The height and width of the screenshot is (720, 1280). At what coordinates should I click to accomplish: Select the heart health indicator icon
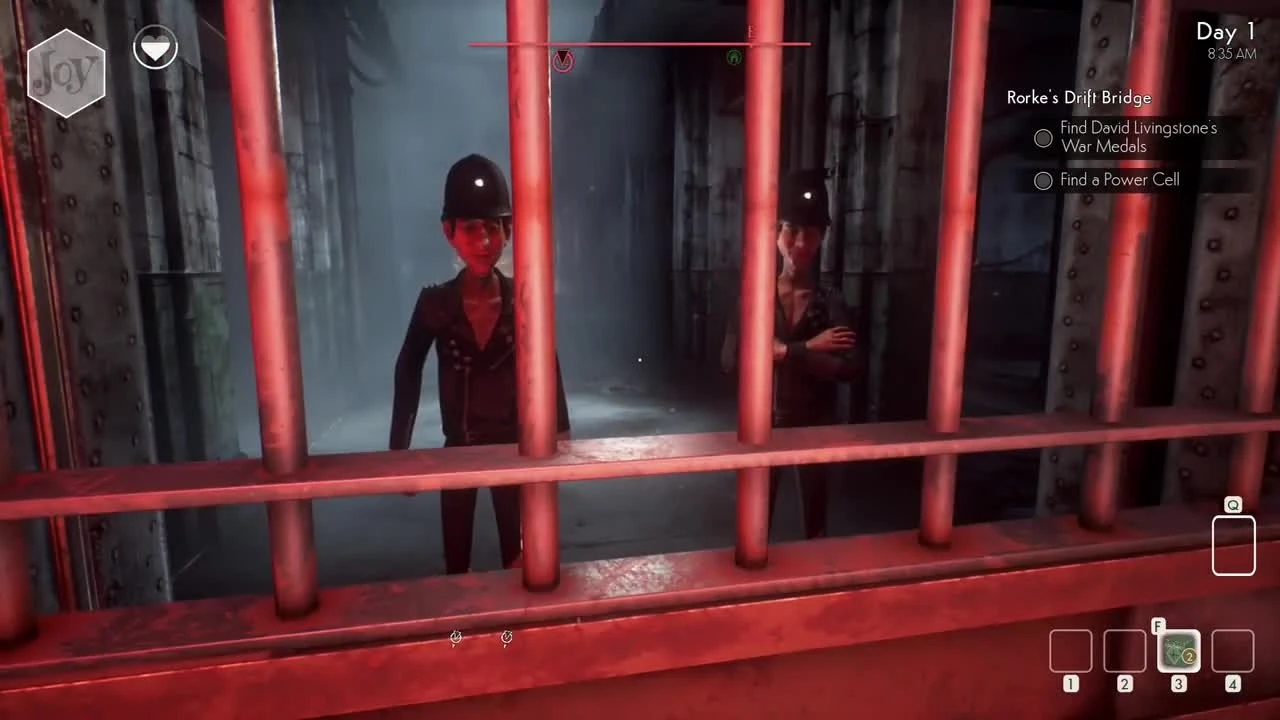point(155,46)
